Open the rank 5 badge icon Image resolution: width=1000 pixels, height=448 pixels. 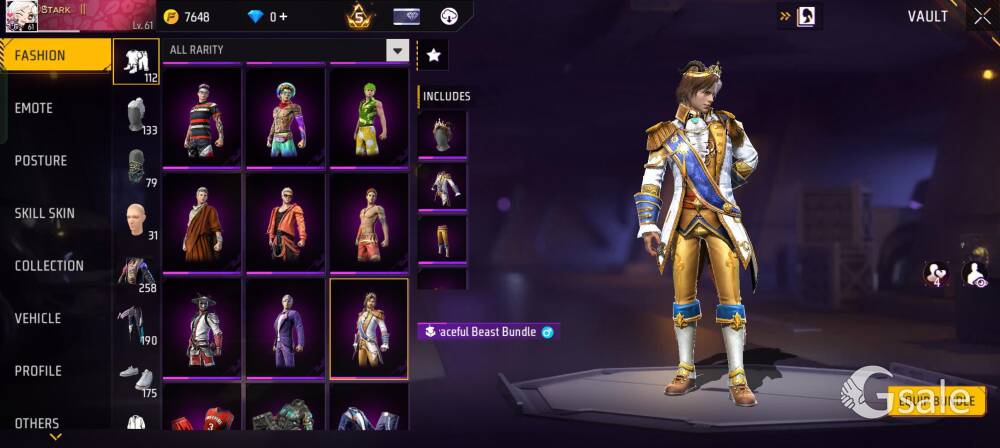coord(357,17)
